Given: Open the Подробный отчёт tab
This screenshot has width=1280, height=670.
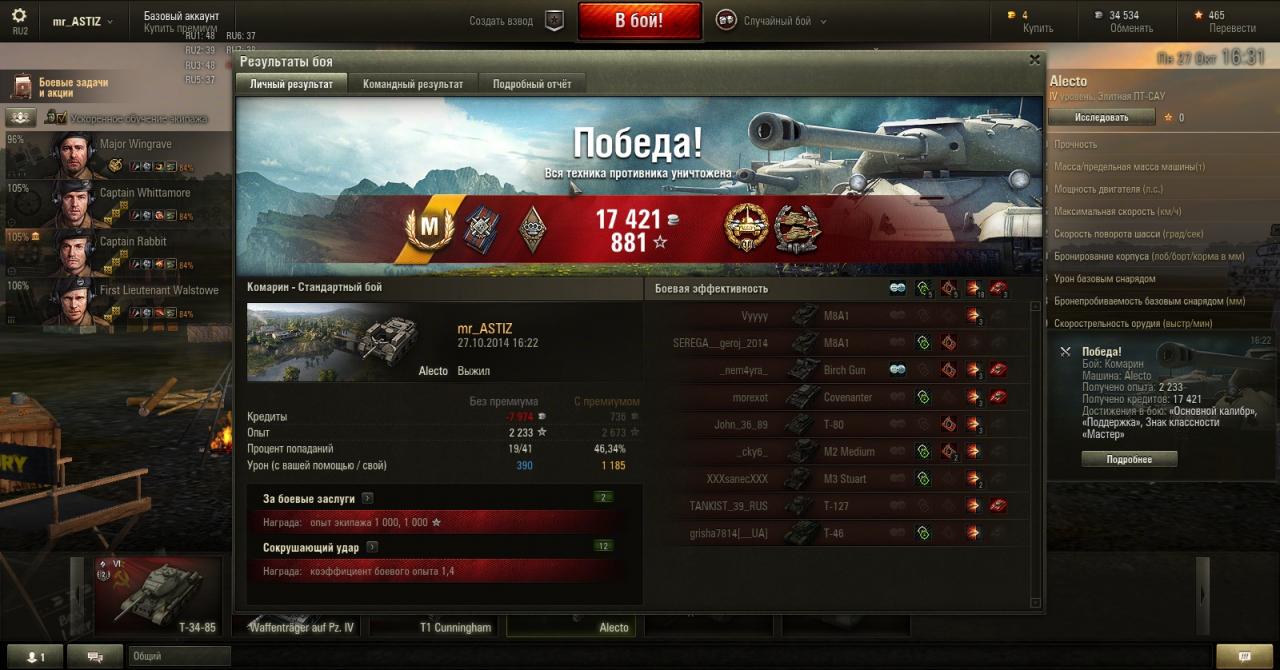Looking at the screenshot, I should (532, 84).
